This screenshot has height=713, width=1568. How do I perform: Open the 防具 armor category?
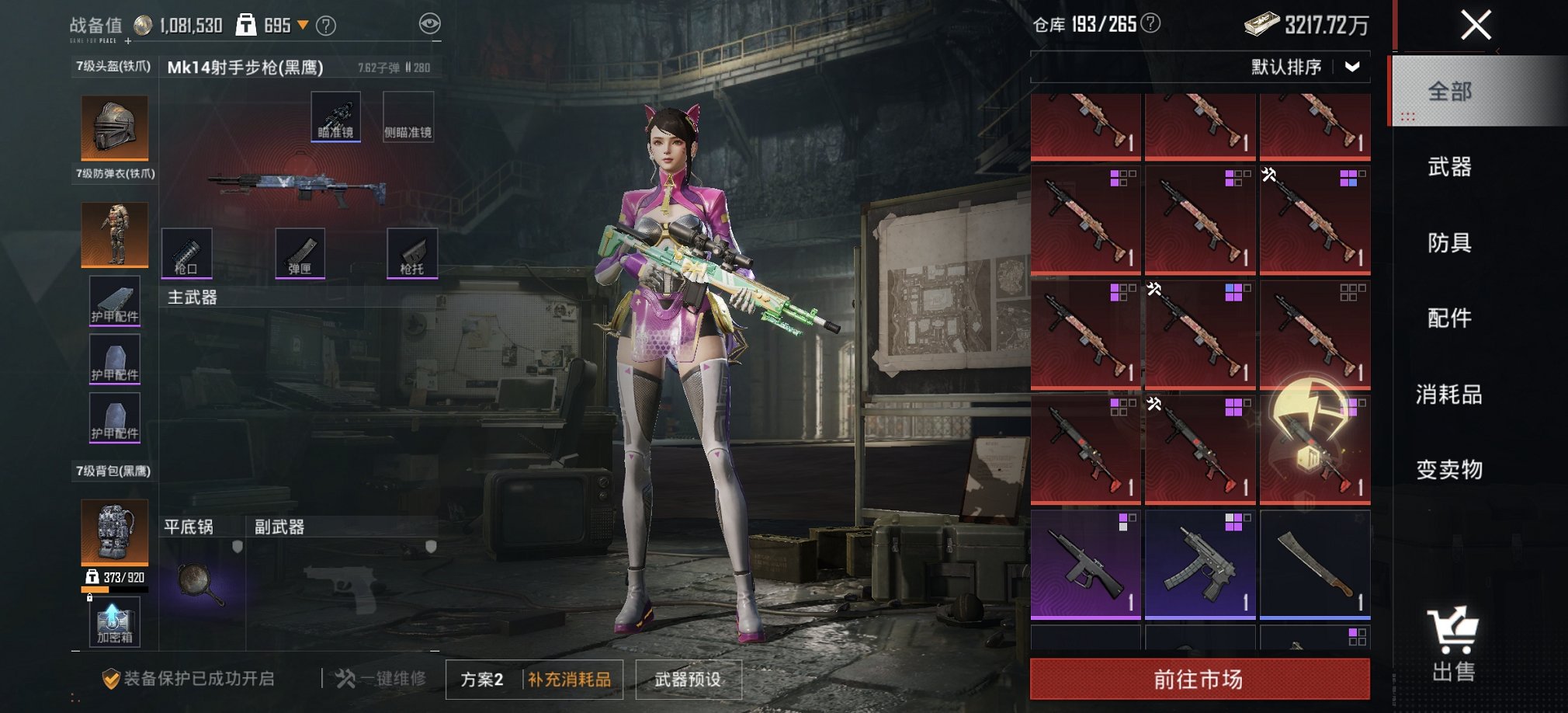[1449, 242]
